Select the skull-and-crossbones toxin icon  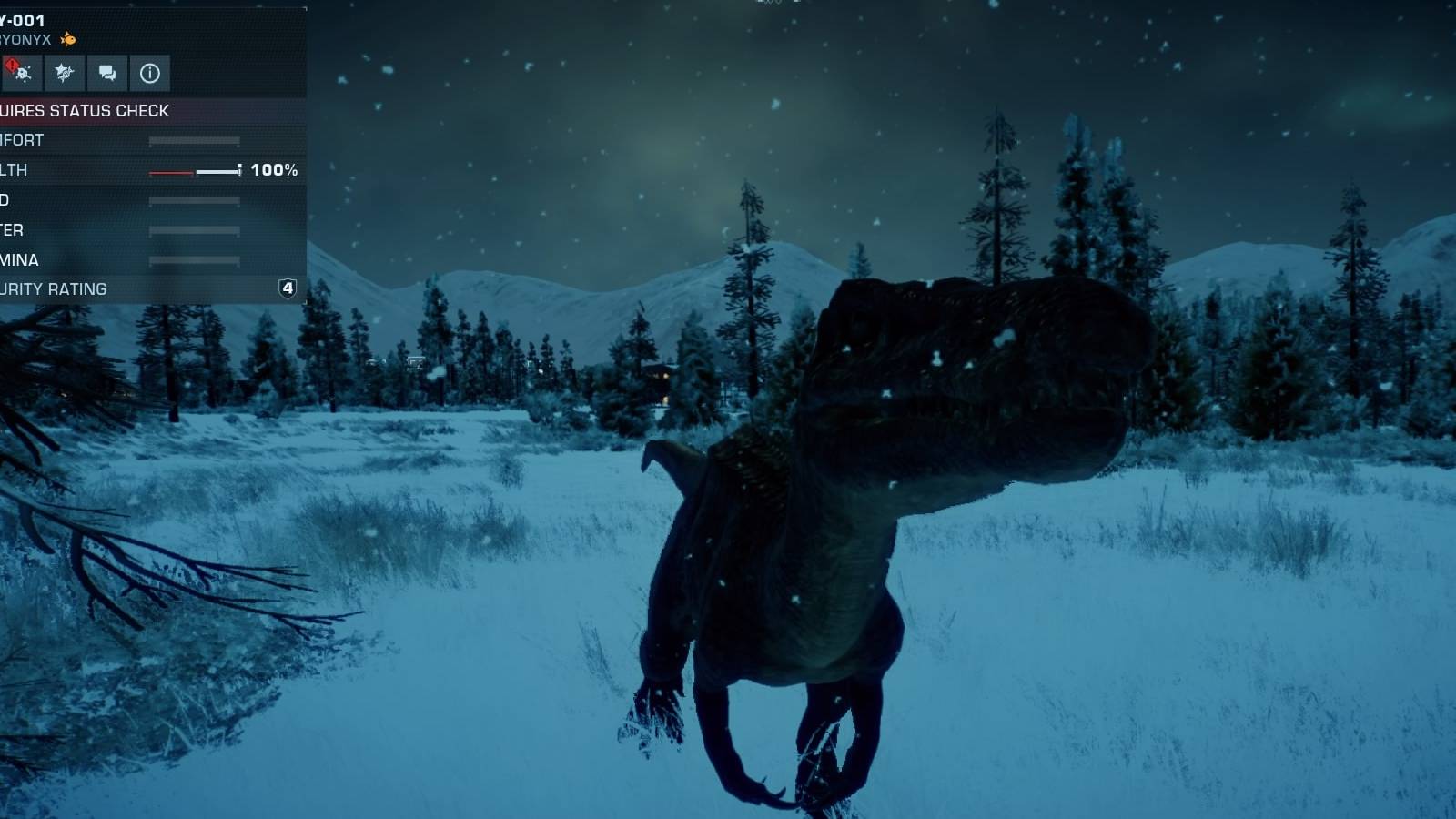click(x=24, y=75)
